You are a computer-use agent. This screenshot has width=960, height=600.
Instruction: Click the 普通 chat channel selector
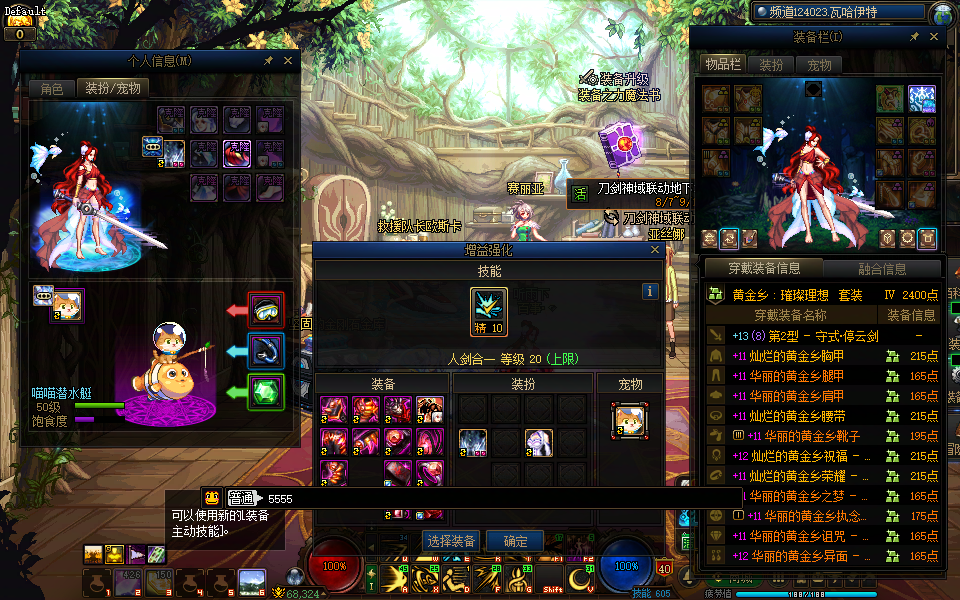coord(241,498)
